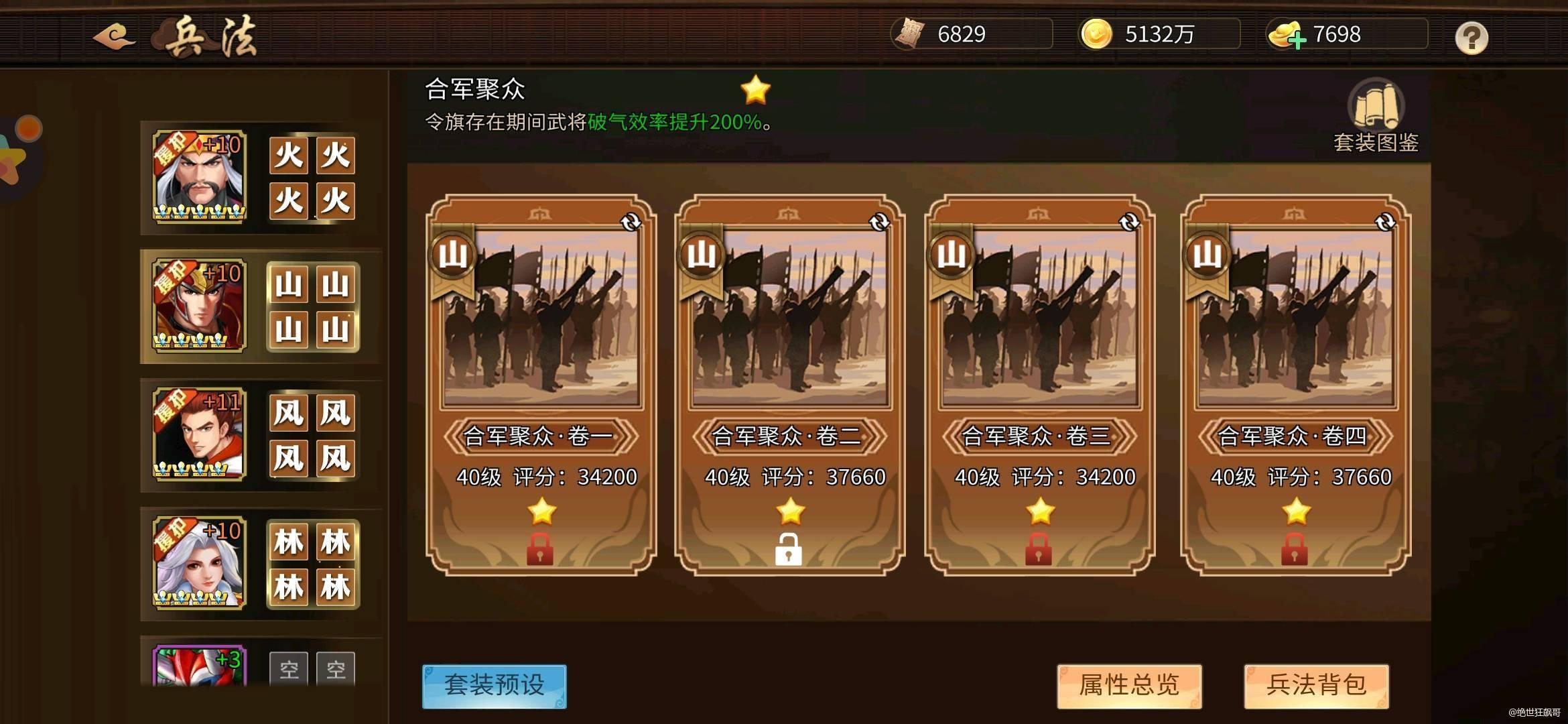
Task: Tap a 火 element tag beside first hero
Action: tap(287, 156)
